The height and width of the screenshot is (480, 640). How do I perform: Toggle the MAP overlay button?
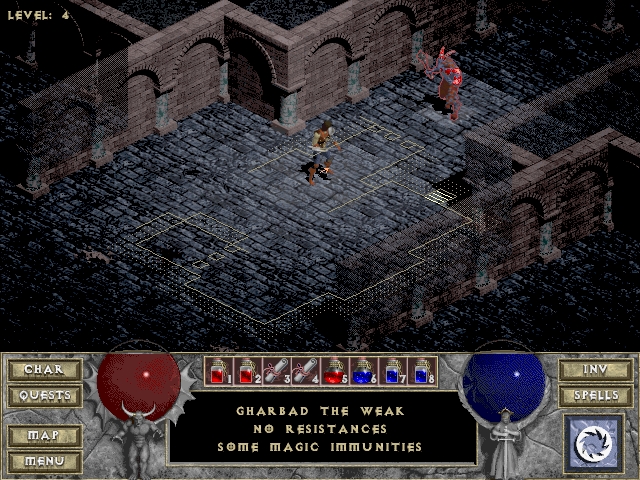pyautogui.click(x=44, y=436)
